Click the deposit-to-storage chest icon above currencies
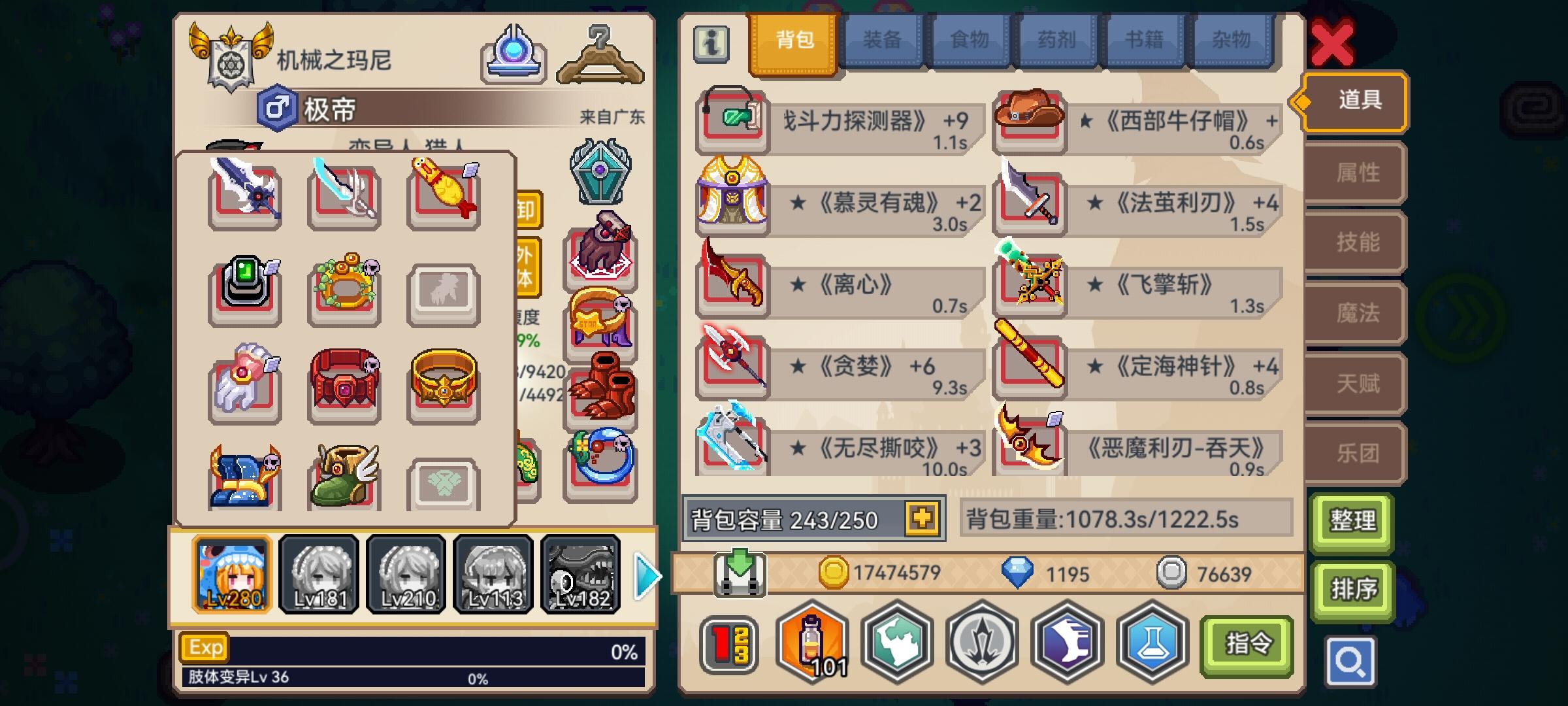1568x706 pixels. pyautogui.click(x=738, y=575)
